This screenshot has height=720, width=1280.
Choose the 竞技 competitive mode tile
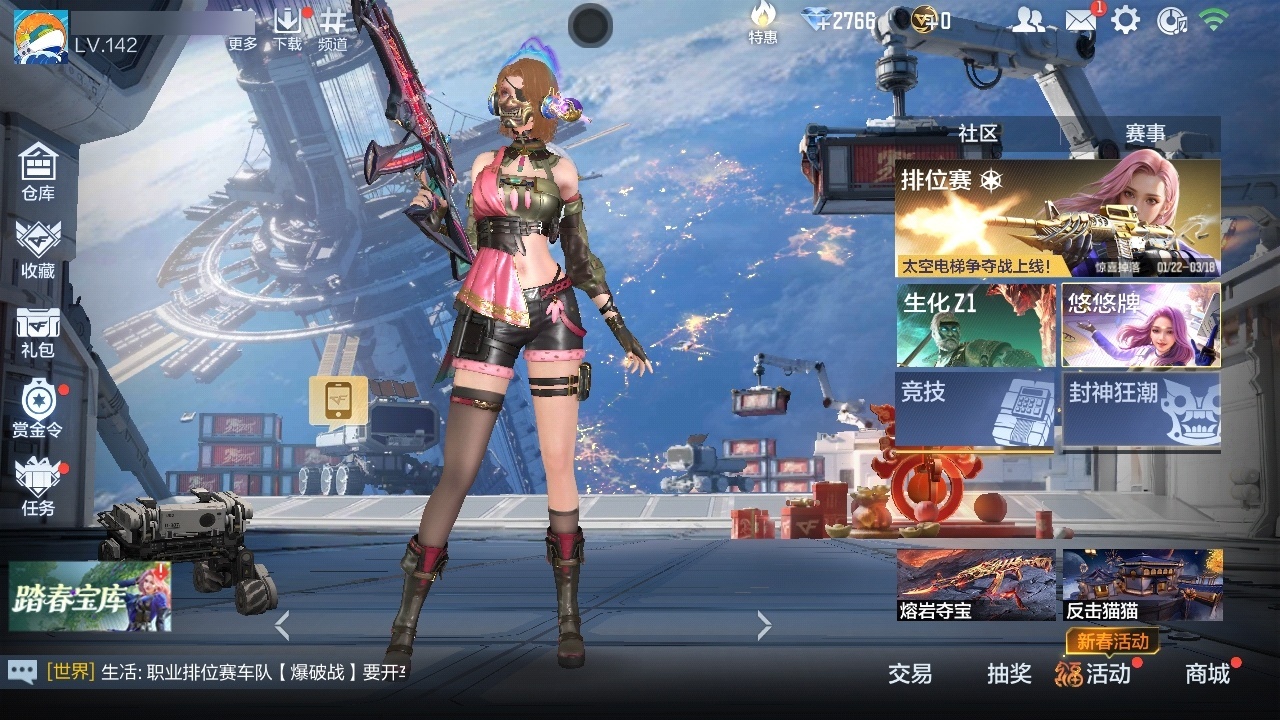click(975, 407)
